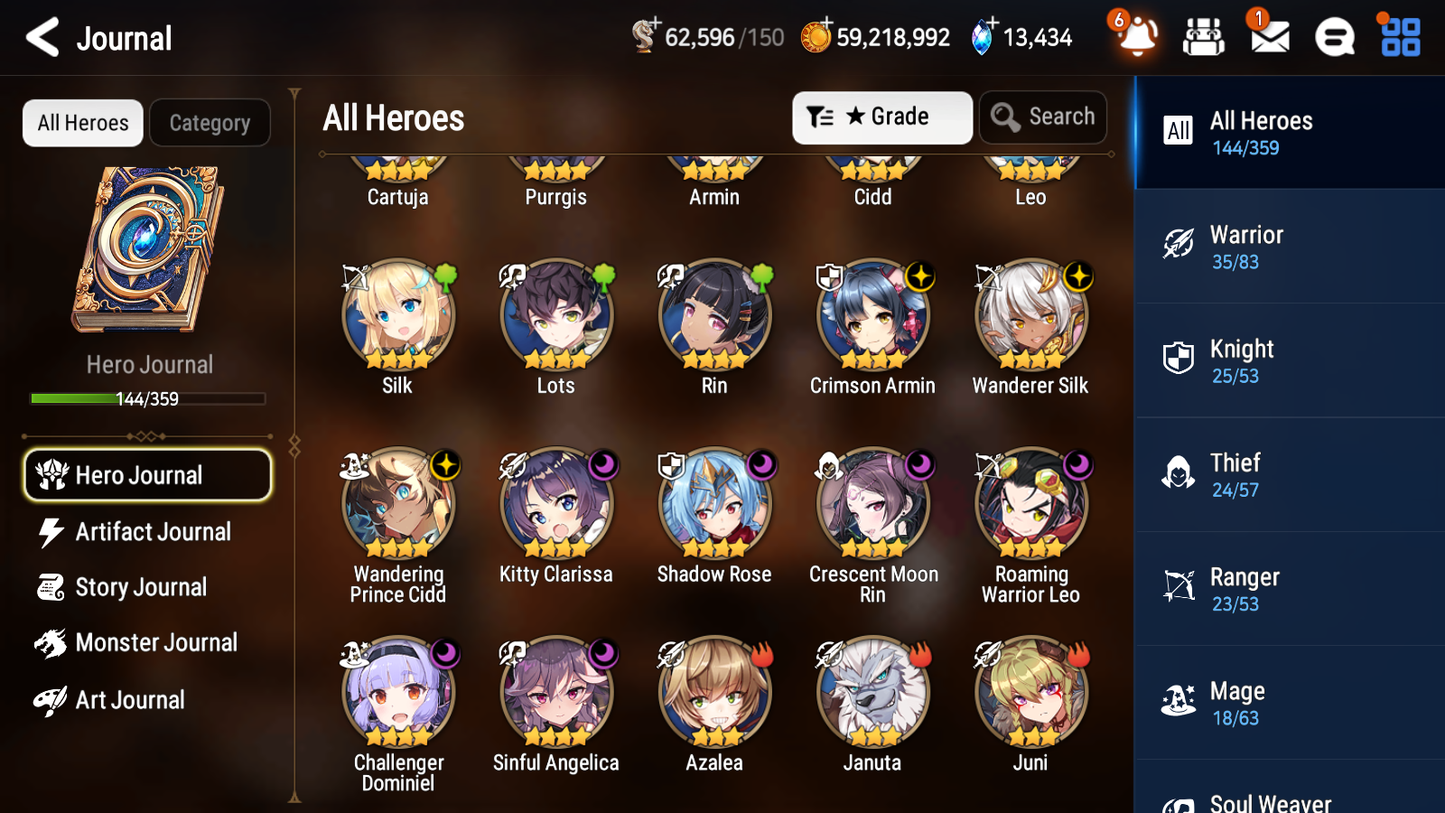Tap the Search button

pyautogui.click(x=1043, y=117)
